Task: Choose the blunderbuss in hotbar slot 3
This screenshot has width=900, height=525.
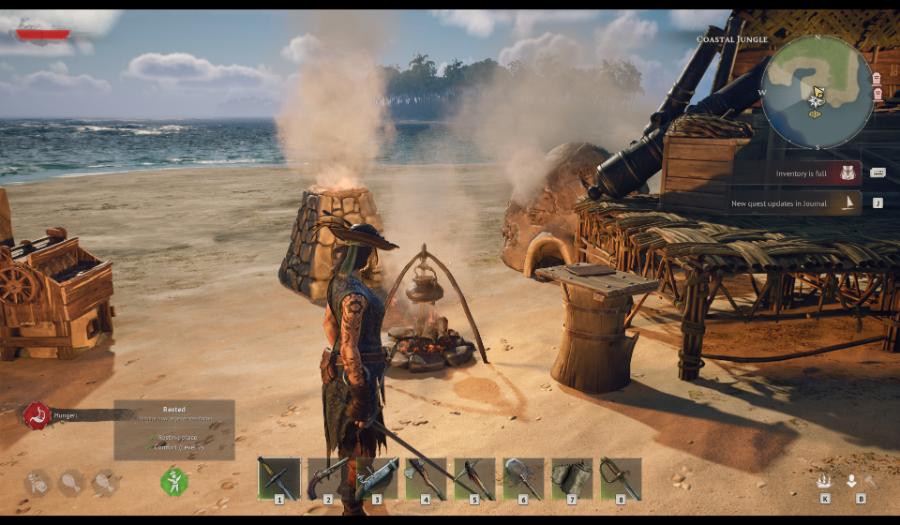Action: pos(377,478)
